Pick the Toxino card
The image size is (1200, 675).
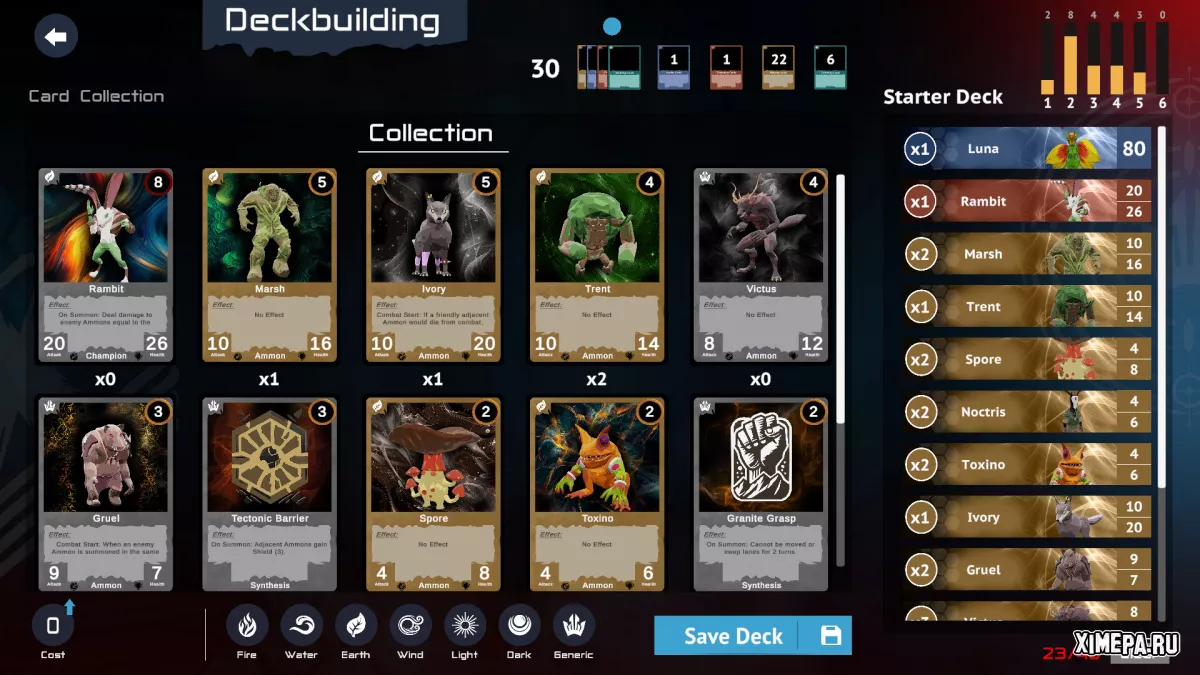coord(597,494)
